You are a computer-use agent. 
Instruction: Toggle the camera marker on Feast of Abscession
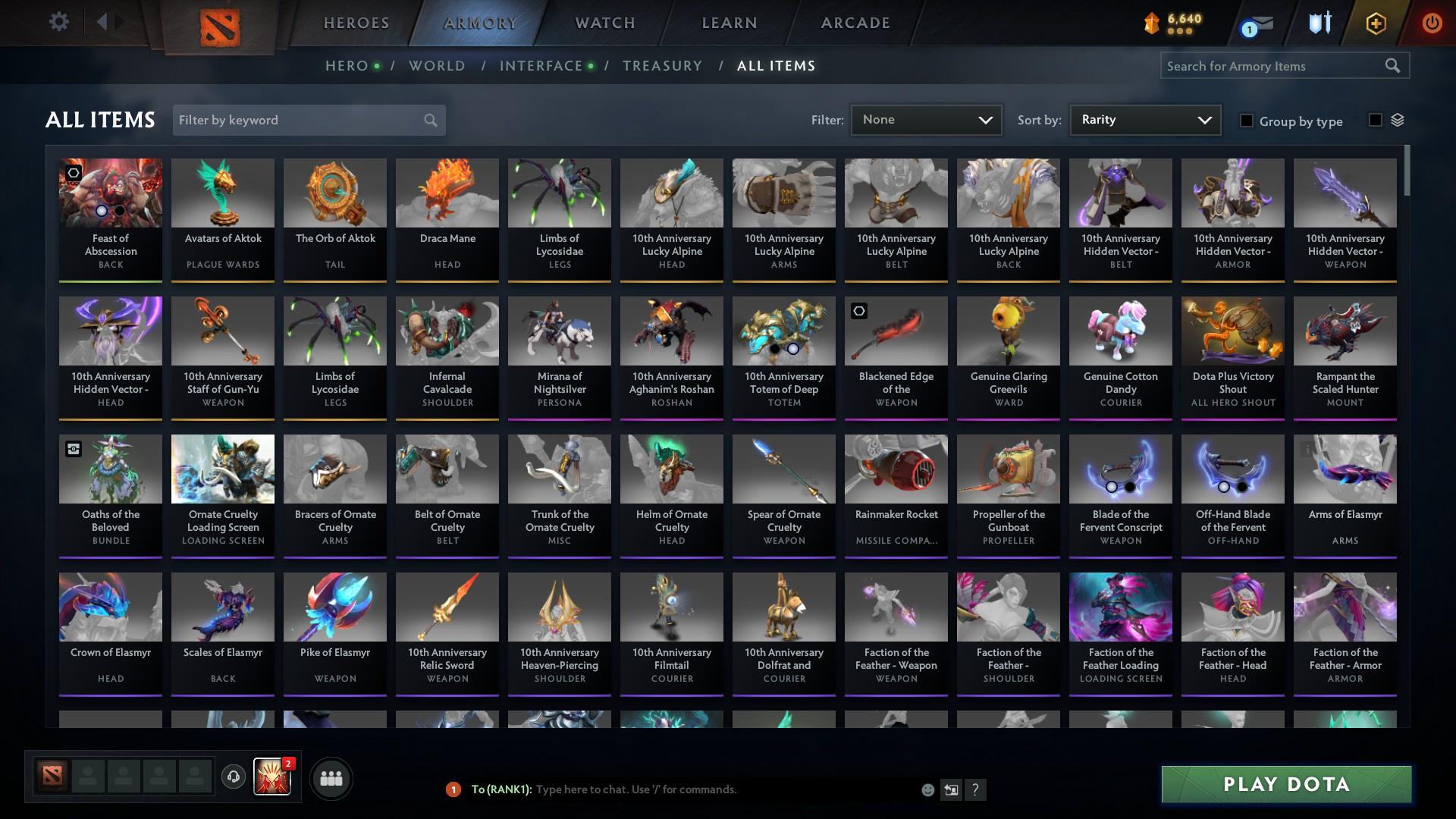[x=73, y=173]
